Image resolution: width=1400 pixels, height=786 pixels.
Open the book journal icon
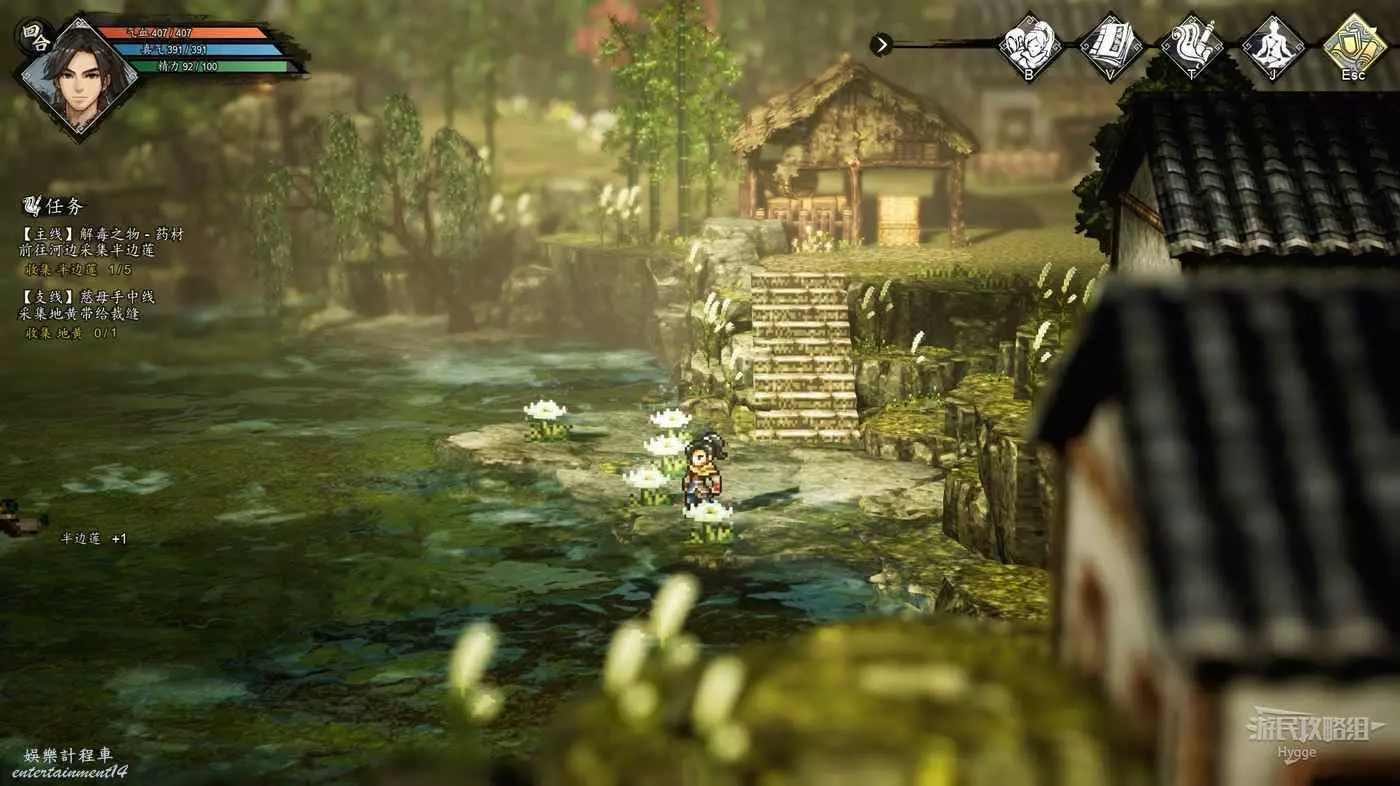pos(1111,44)
